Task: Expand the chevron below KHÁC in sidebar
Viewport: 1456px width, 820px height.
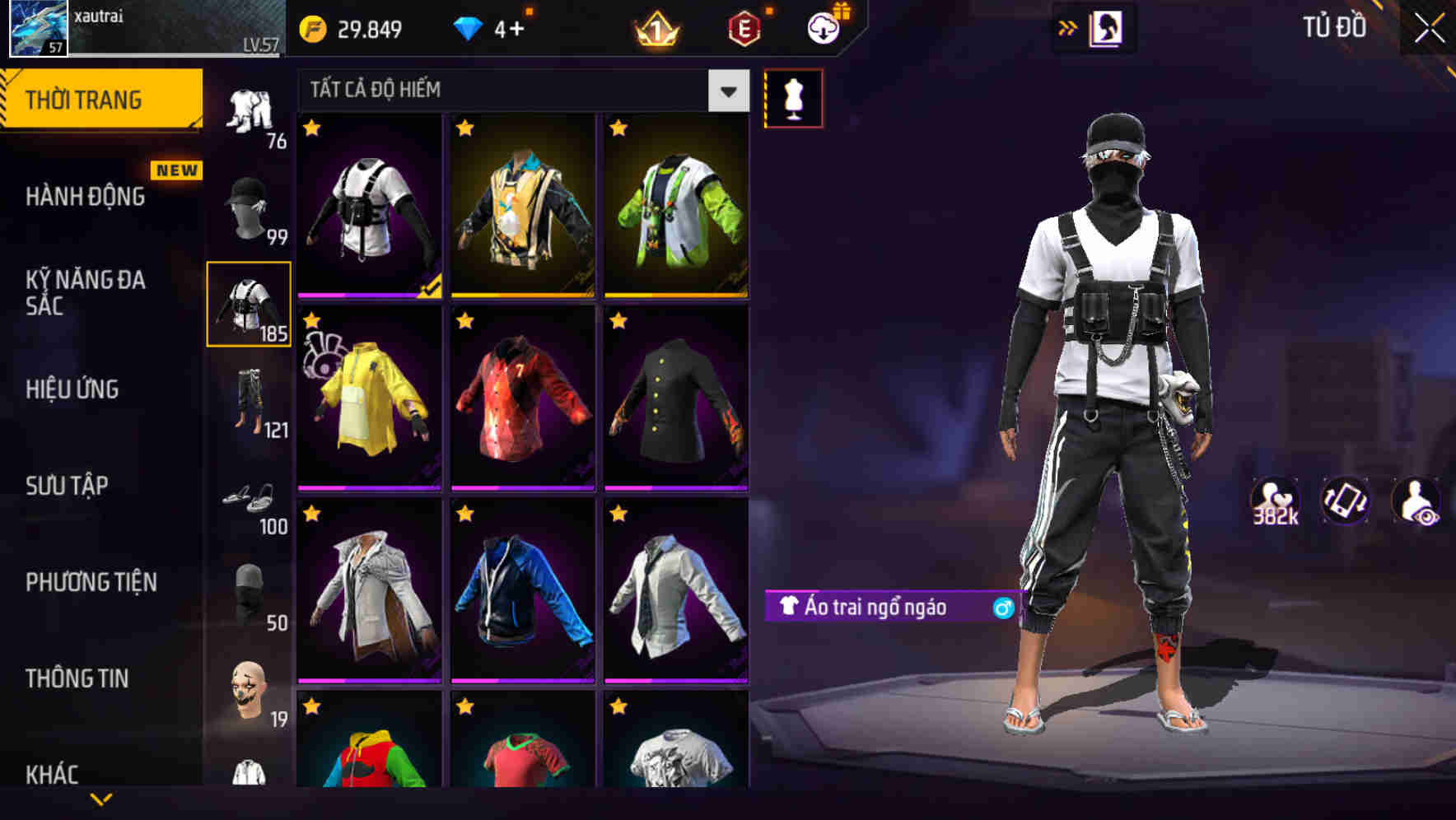Action: coord(99,800)
